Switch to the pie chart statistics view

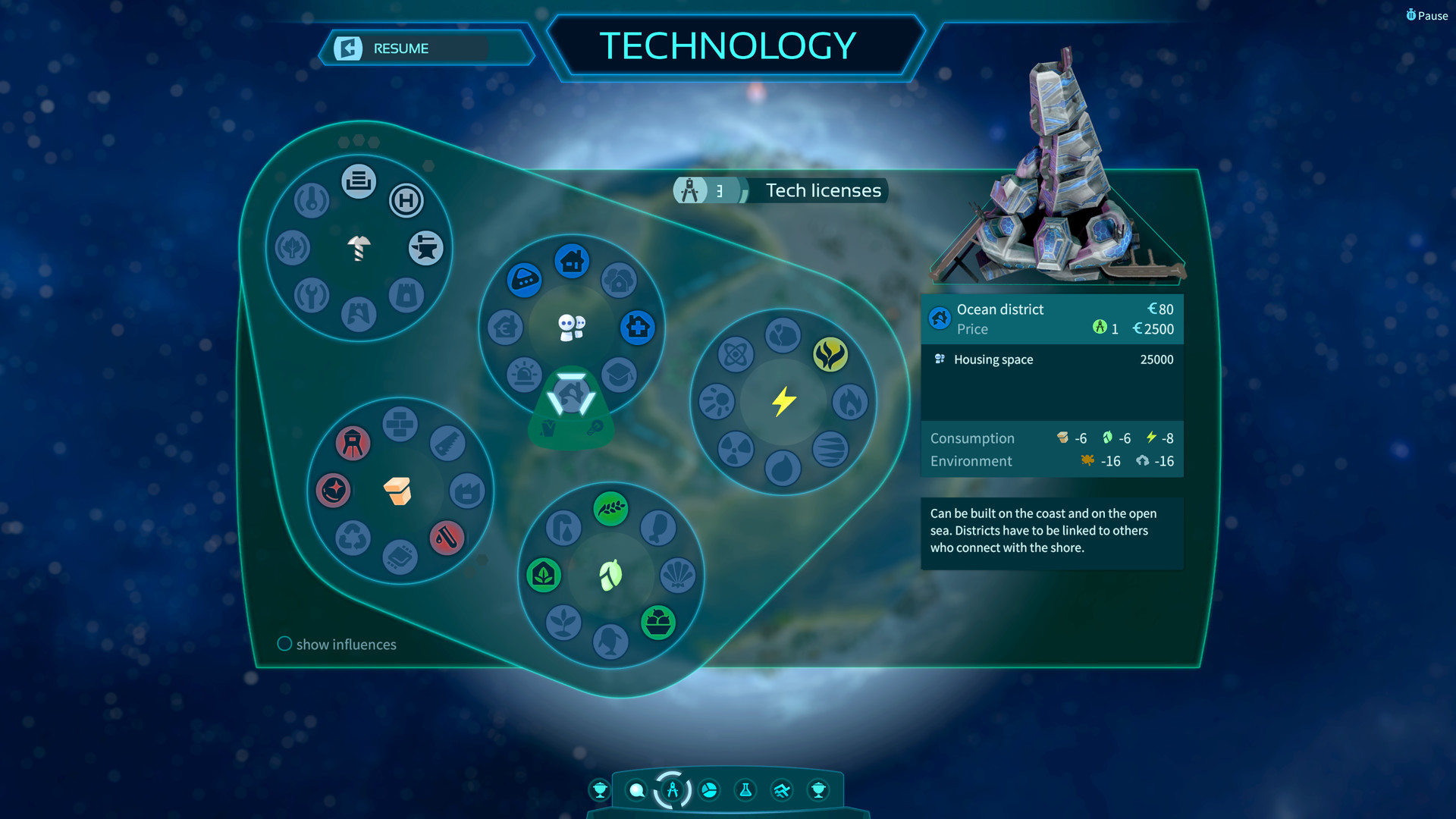(708, 790)
